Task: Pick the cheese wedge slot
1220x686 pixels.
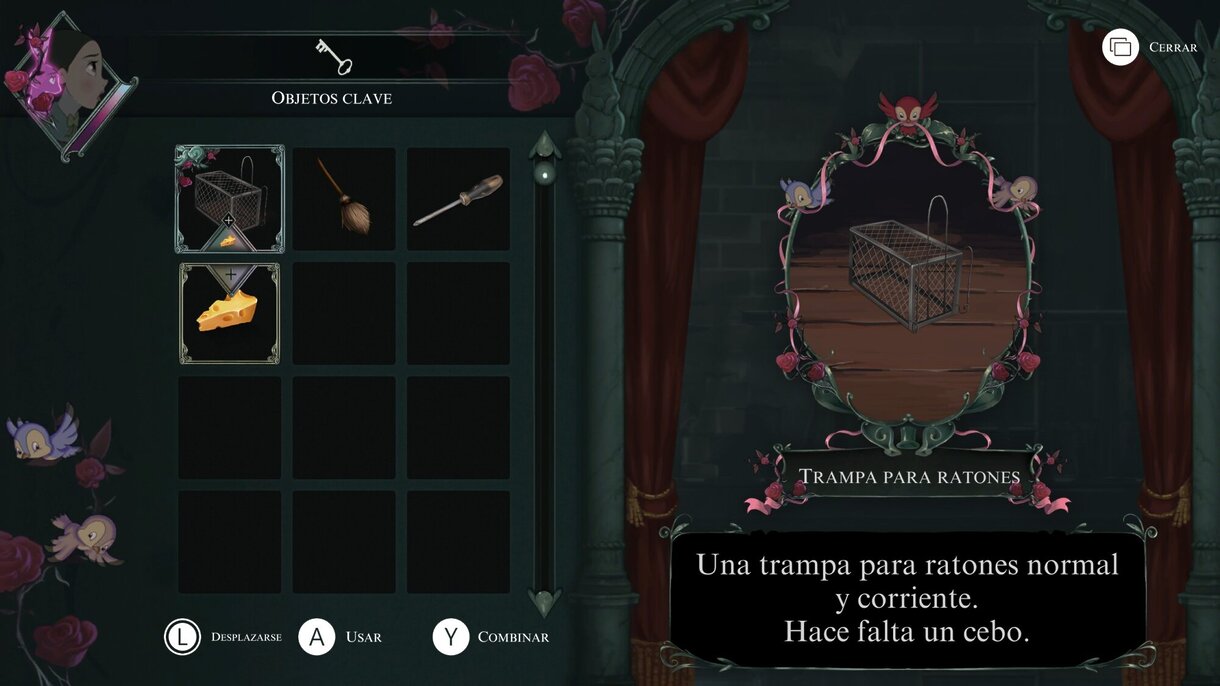Action: click(229, 313)
